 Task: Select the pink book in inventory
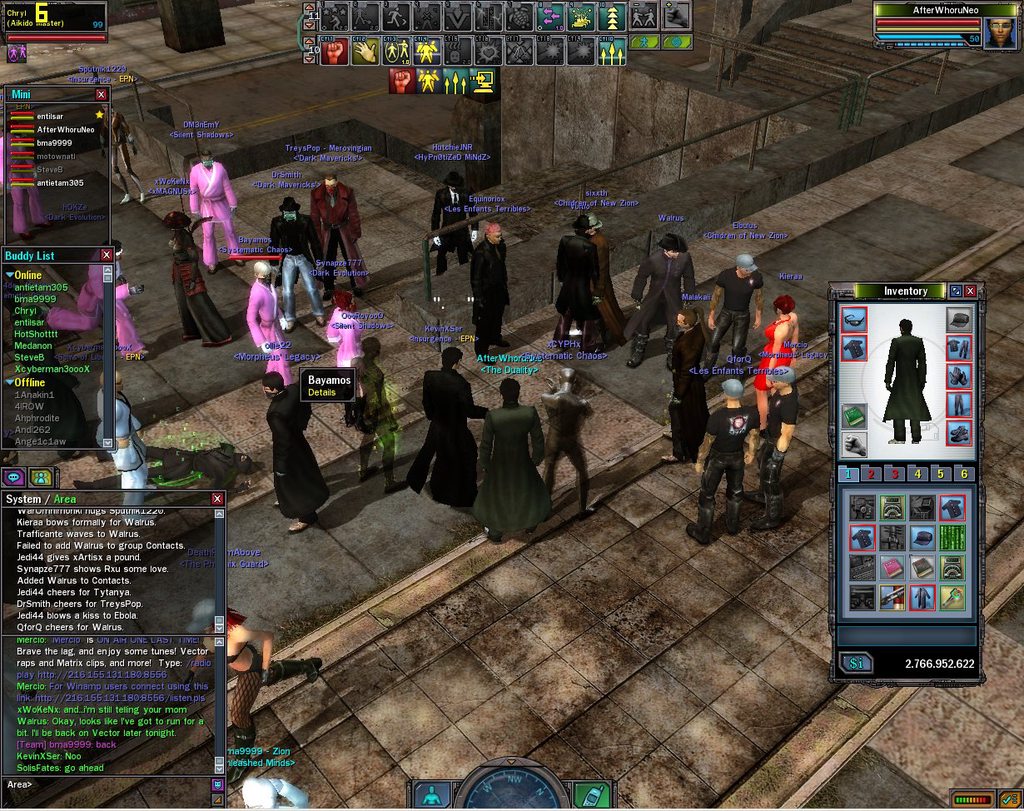[892, 568]
